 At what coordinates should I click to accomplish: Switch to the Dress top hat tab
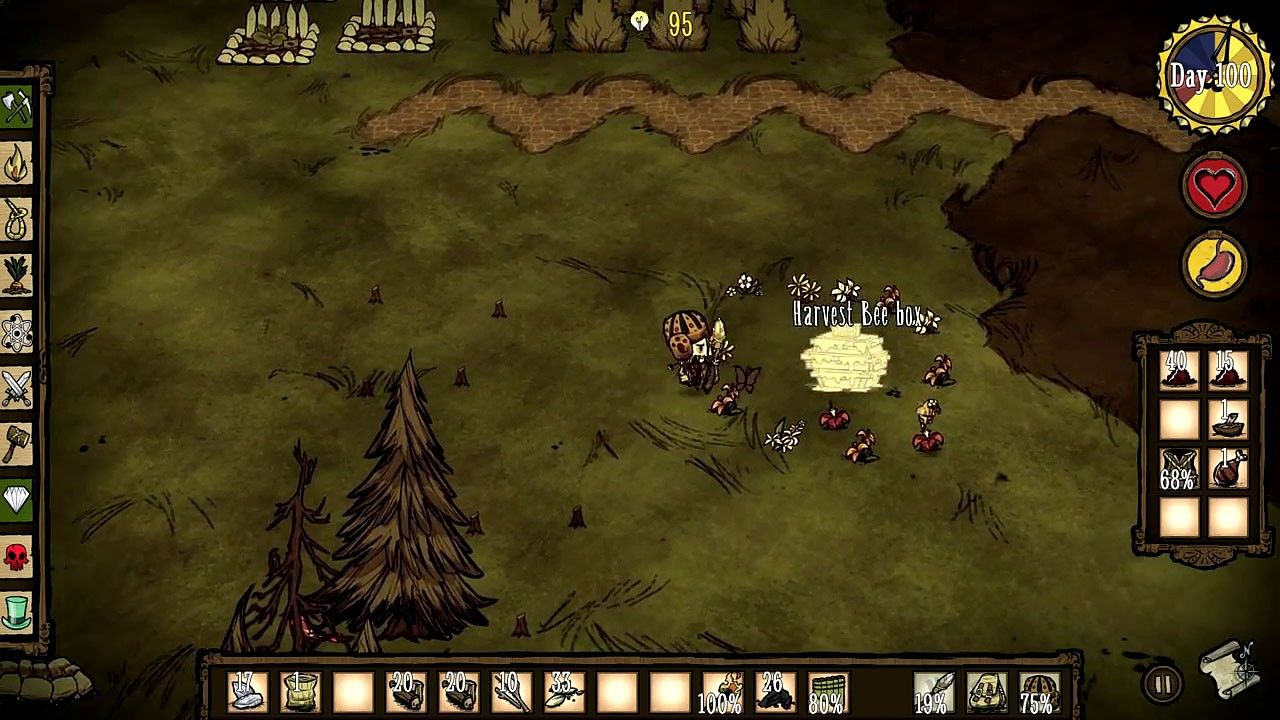pos(17,611)
